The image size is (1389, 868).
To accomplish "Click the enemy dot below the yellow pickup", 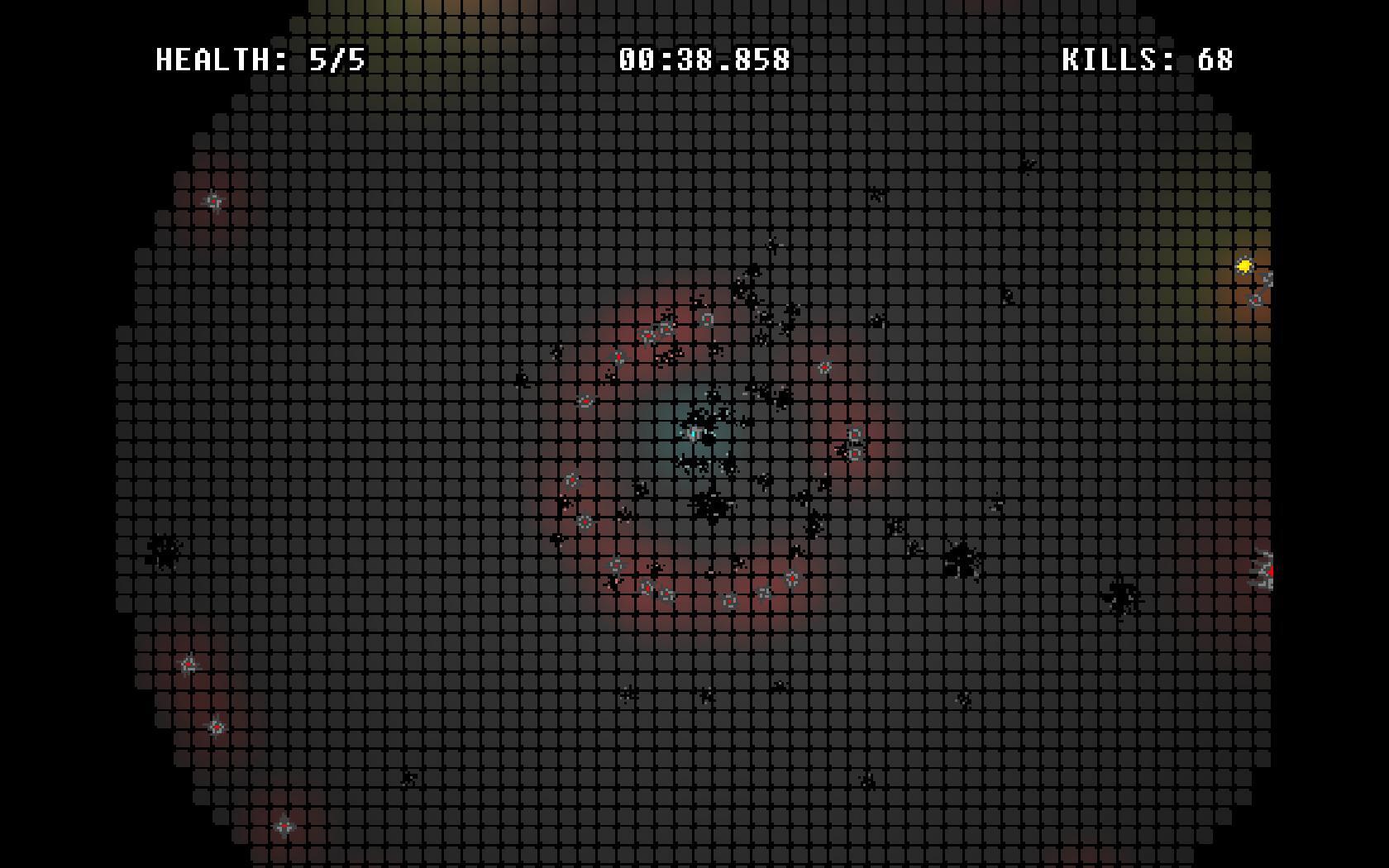I will click(1255, 300).
